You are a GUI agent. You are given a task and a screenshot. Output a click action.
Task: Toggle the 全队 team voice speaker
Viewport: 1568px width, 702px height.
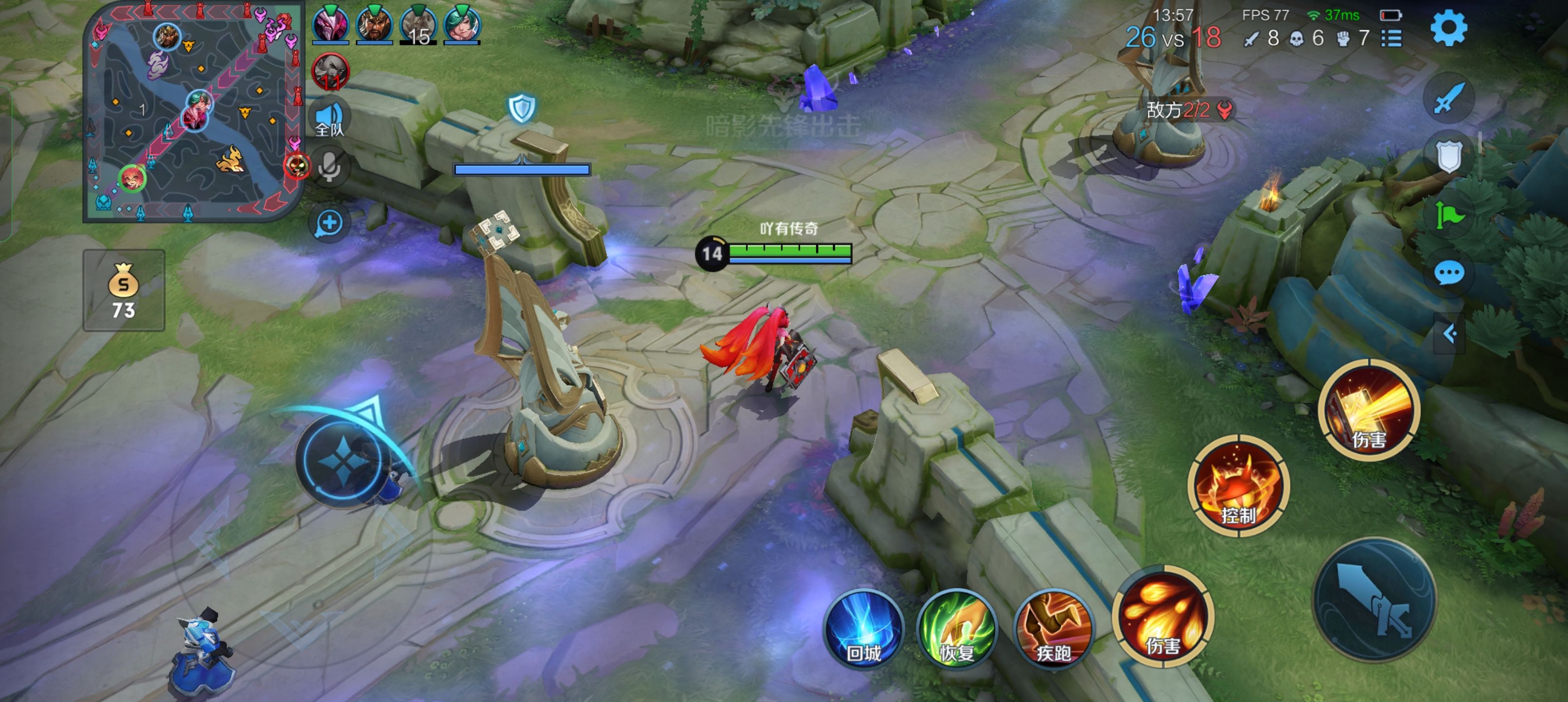329,118
